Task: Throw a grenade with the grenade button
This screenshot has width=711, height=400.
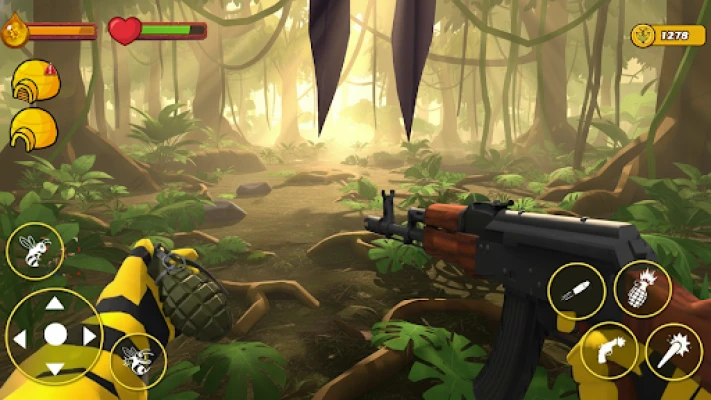Action: click(x=641, y=289)
